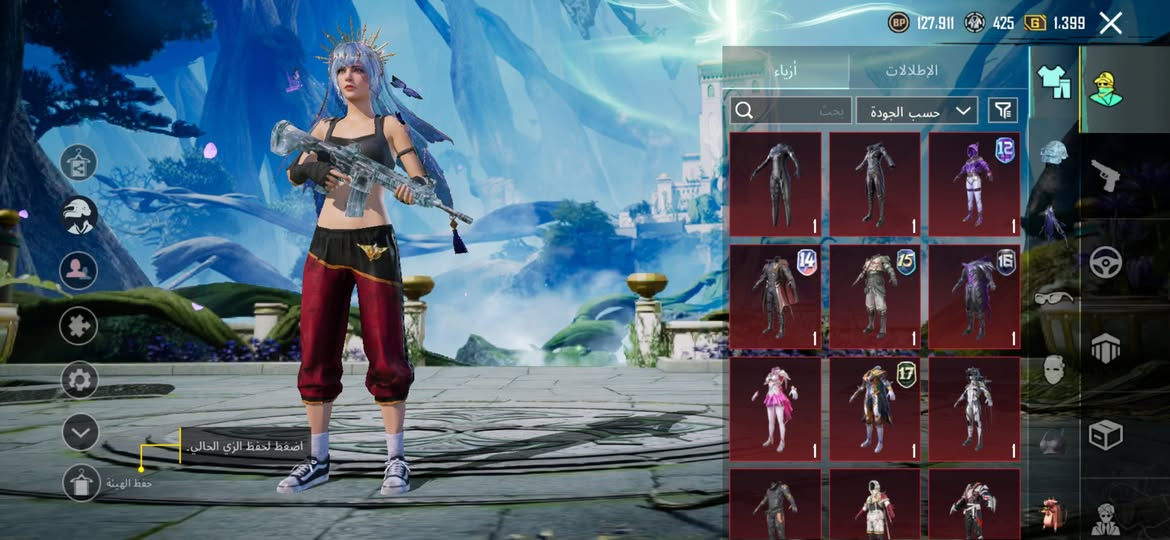This screenshot has width=1170, height=540.
Task: Open the gear settings icon
Action: click(80, 380)
